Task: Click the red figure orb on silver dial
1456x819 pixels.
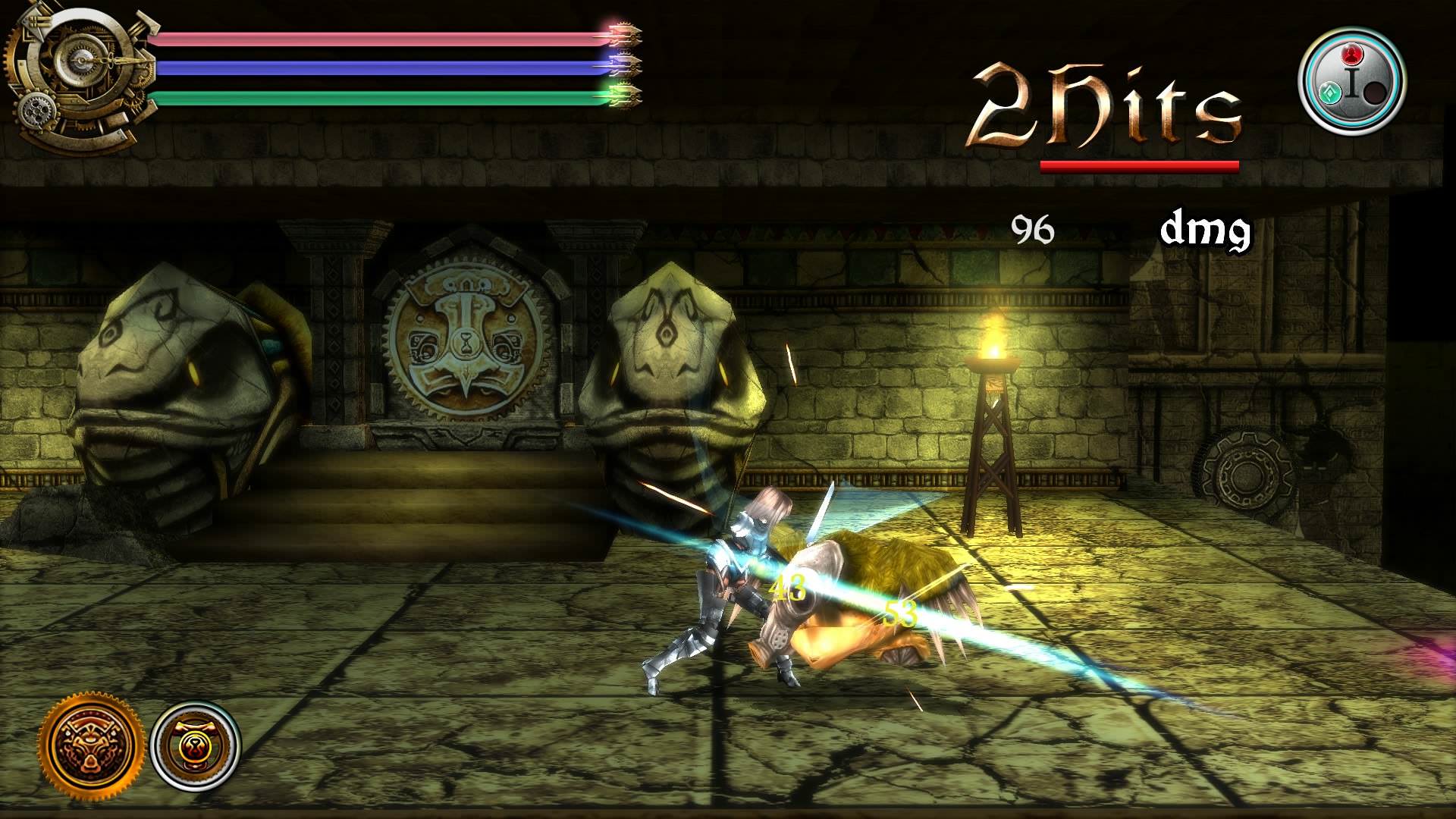Action: 1352,55
